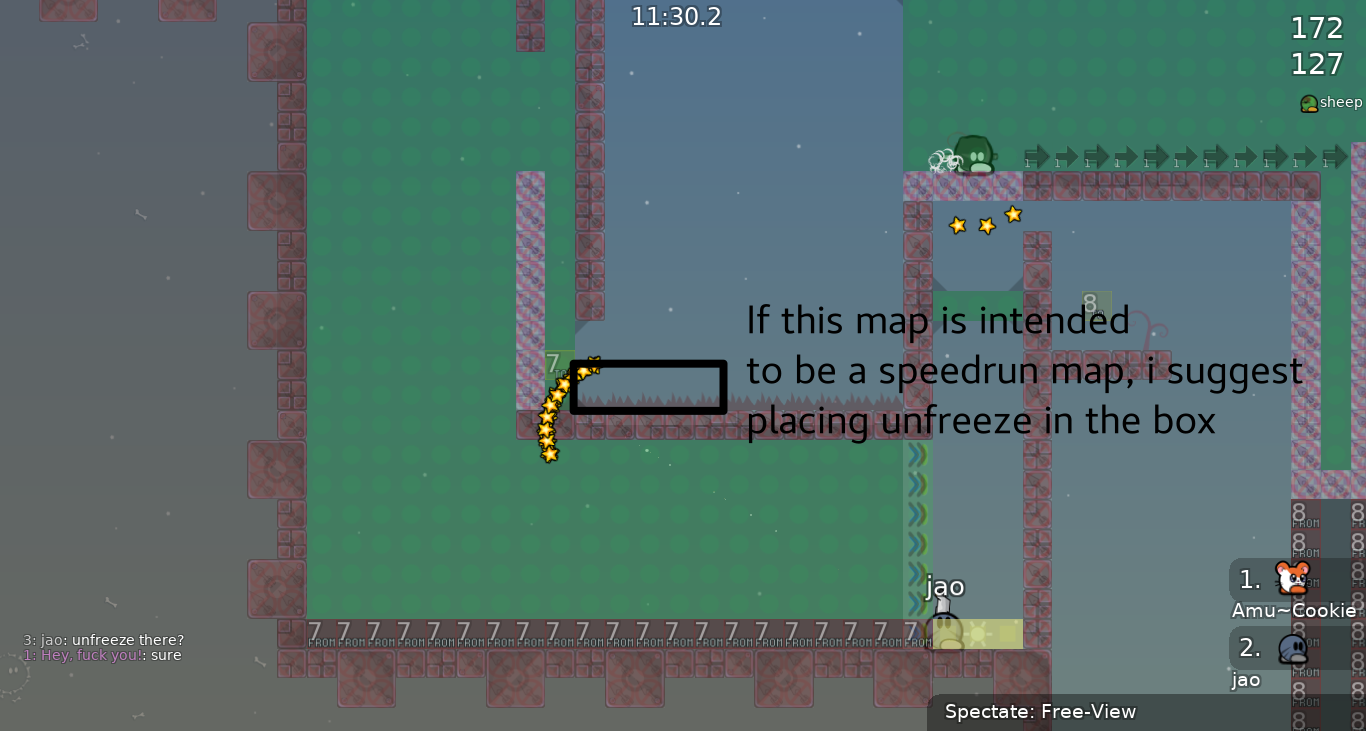This screenshot has height=731, width=1366.
Task: Click the score number 172 in the corner
Action: point(1317,28)
